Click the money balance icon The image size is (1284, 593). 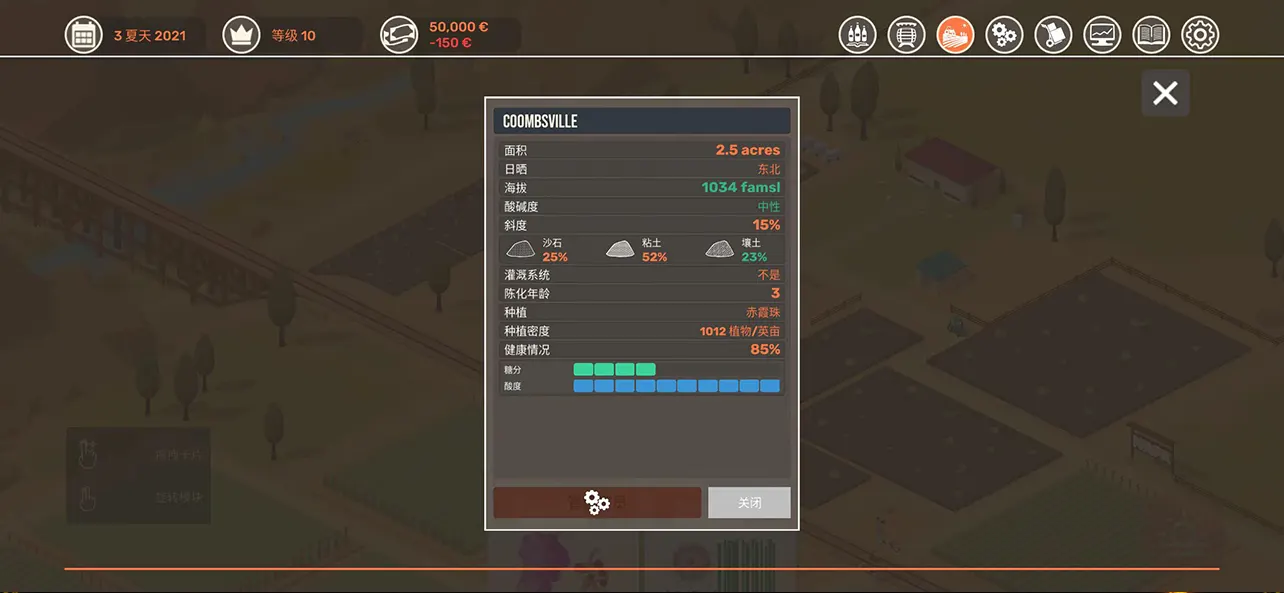(399, 35)
